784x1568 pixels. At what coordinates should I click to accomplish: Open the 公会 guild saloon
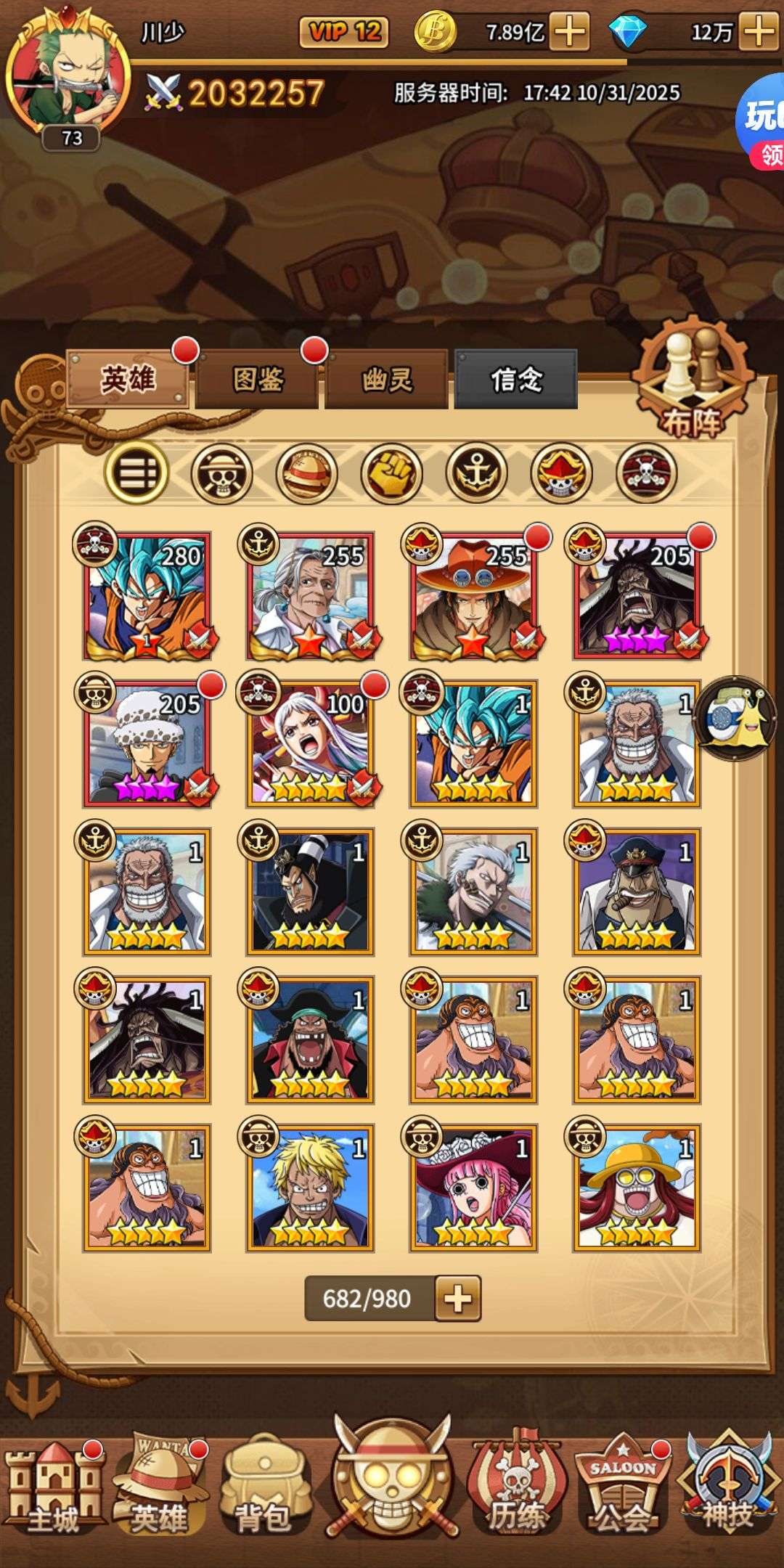pyautogui.click(x=623, y=1490)
